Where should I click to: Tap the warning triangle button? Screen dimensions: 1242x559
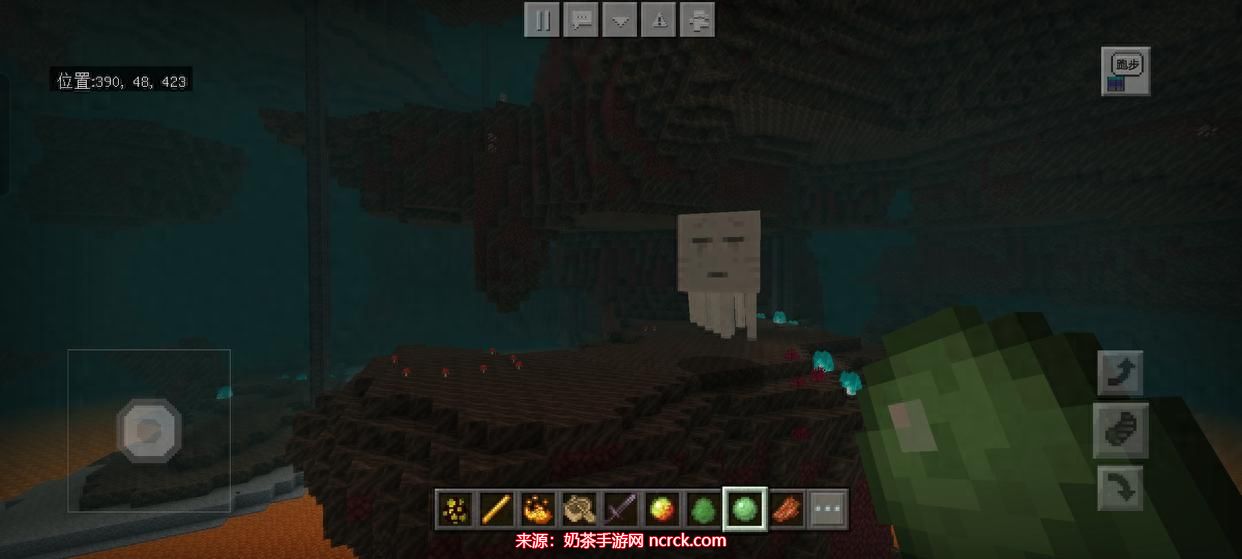tap(660, 20)
